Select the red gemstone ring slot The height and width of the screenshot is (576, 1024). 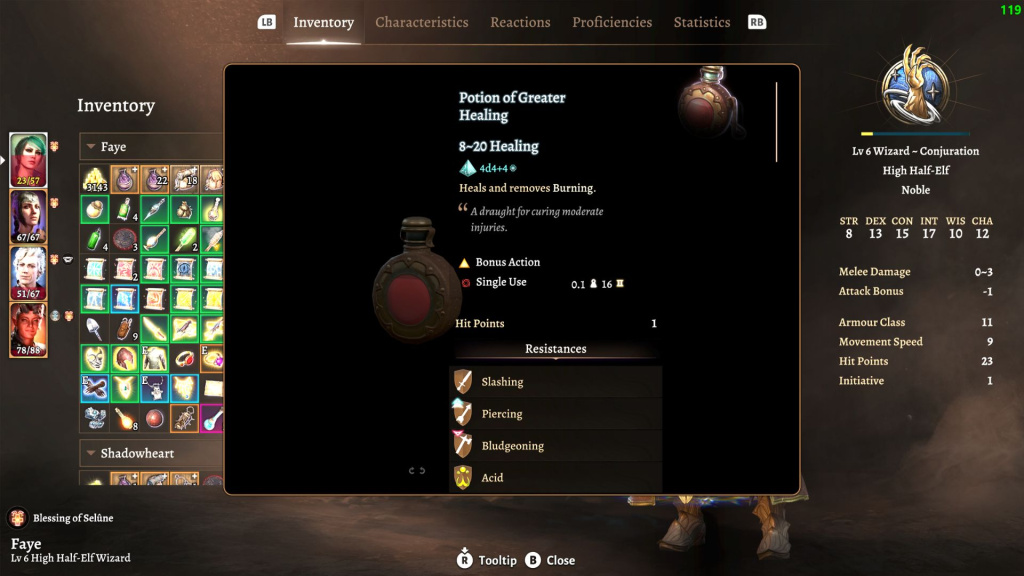[185, 358]
